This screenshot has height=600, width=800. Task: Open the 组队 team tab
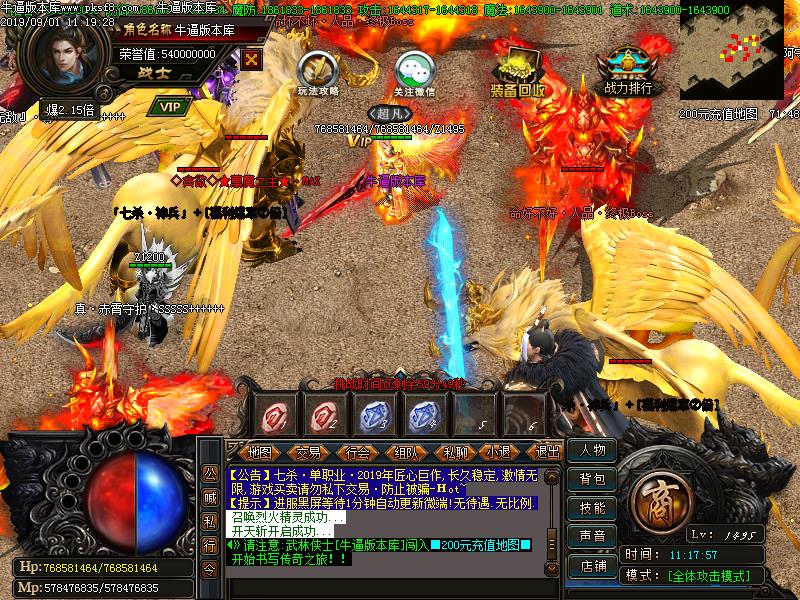(406, 452)
